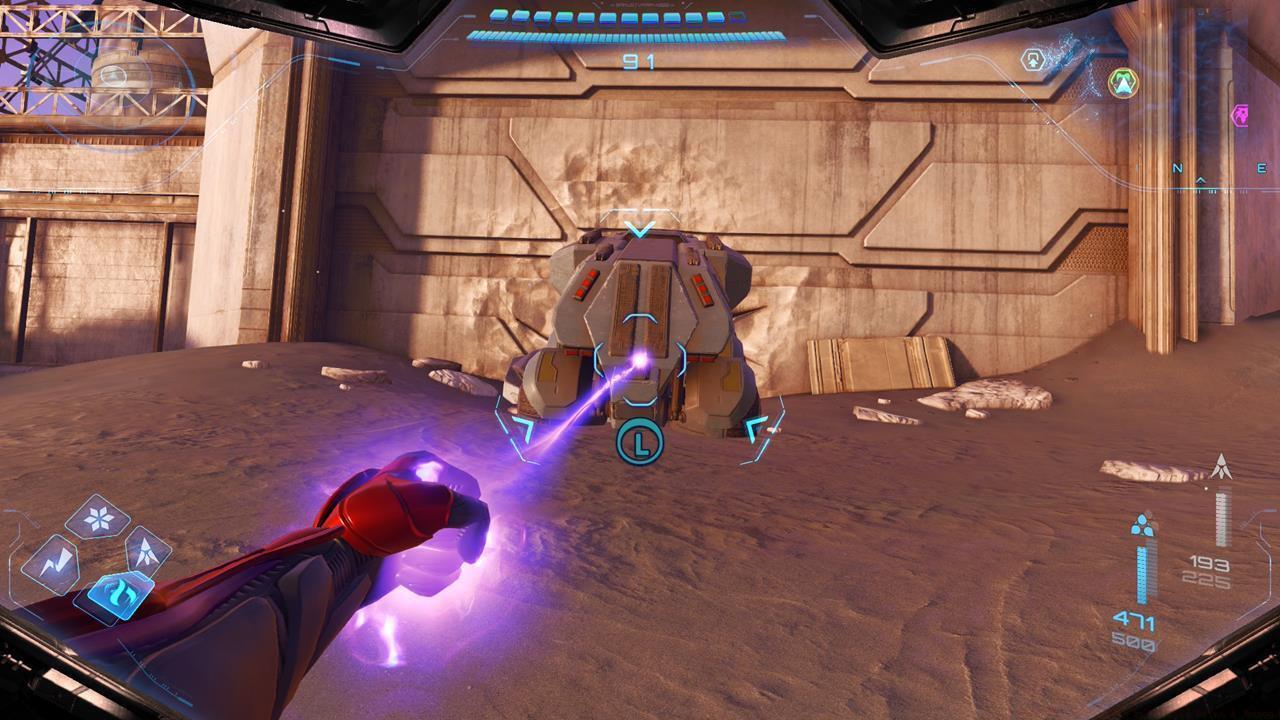Screen dimensions: 1280x720
Task: Select the ice beam snowflake icon
Action: coord(97,518)
